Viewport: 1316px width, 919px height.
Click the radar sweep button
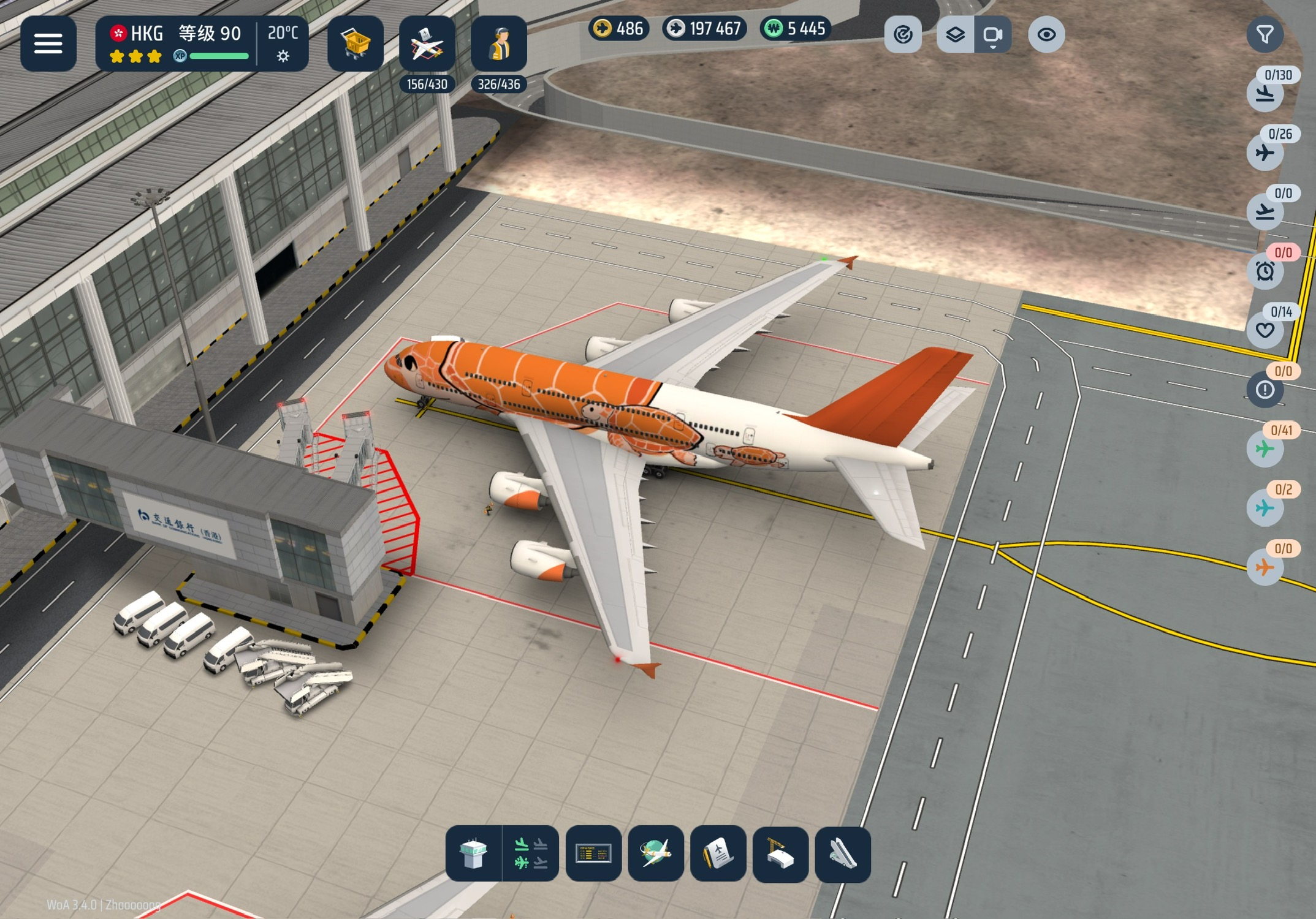click(903, 35)
